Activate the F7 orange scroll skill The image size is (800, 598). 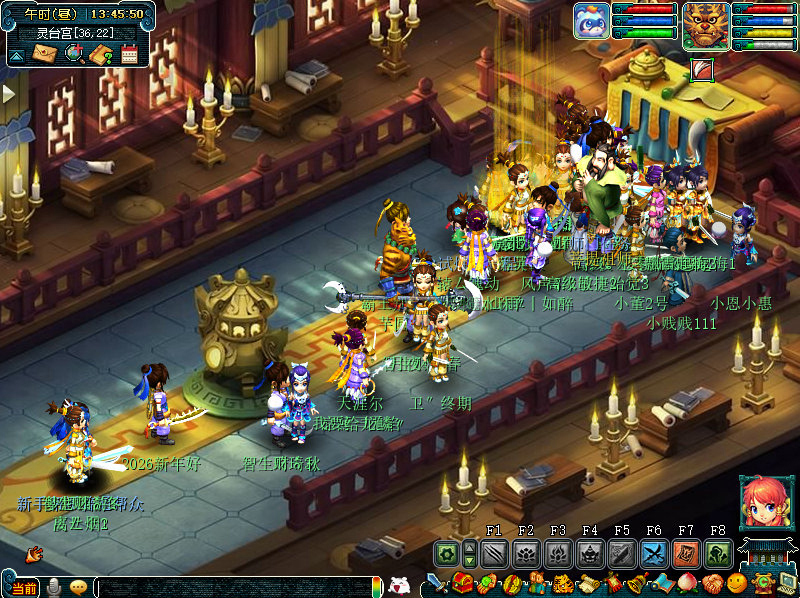pos(686,553)
